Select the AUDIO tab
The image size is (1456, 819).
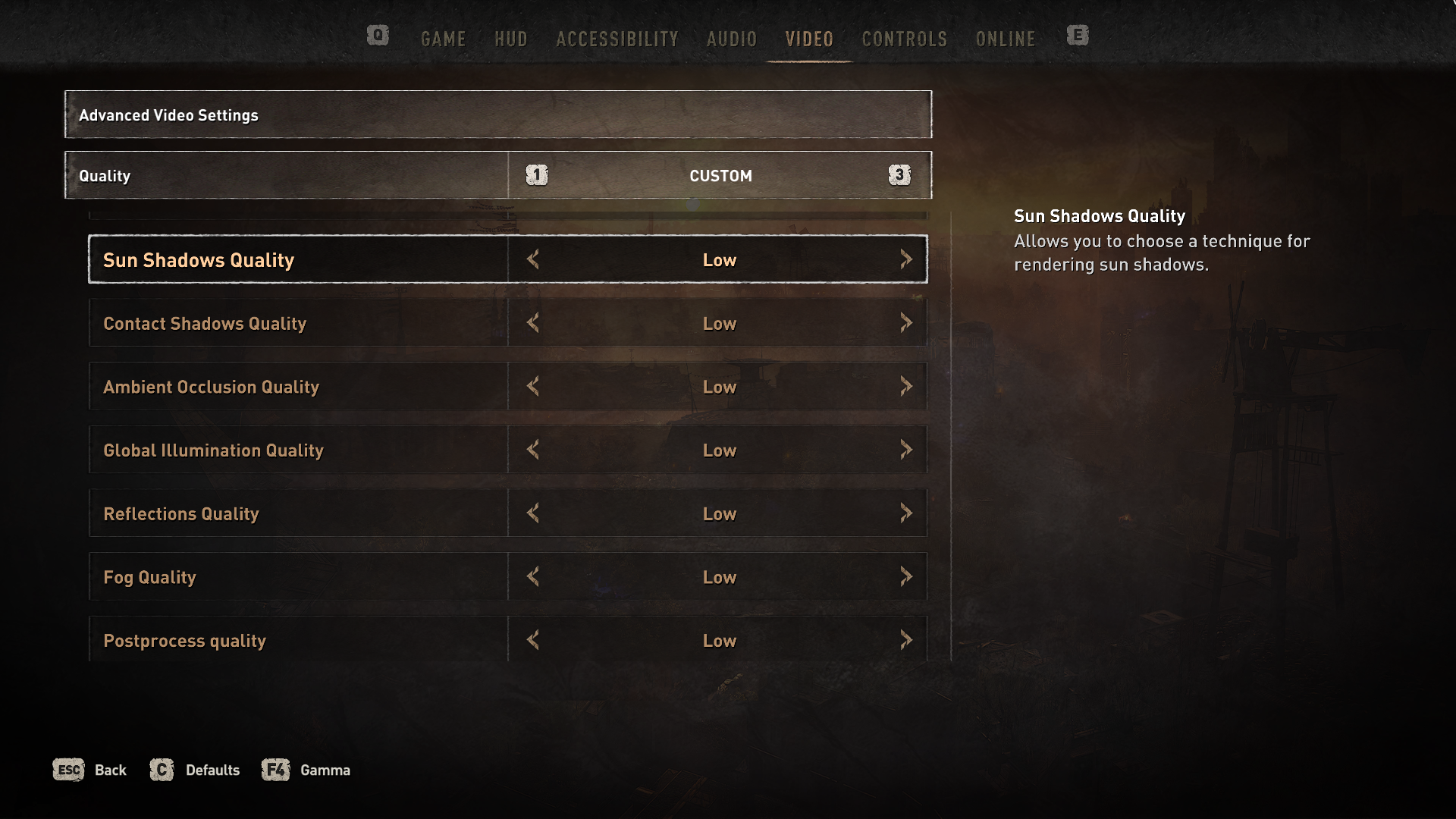(x=731, y=39)
